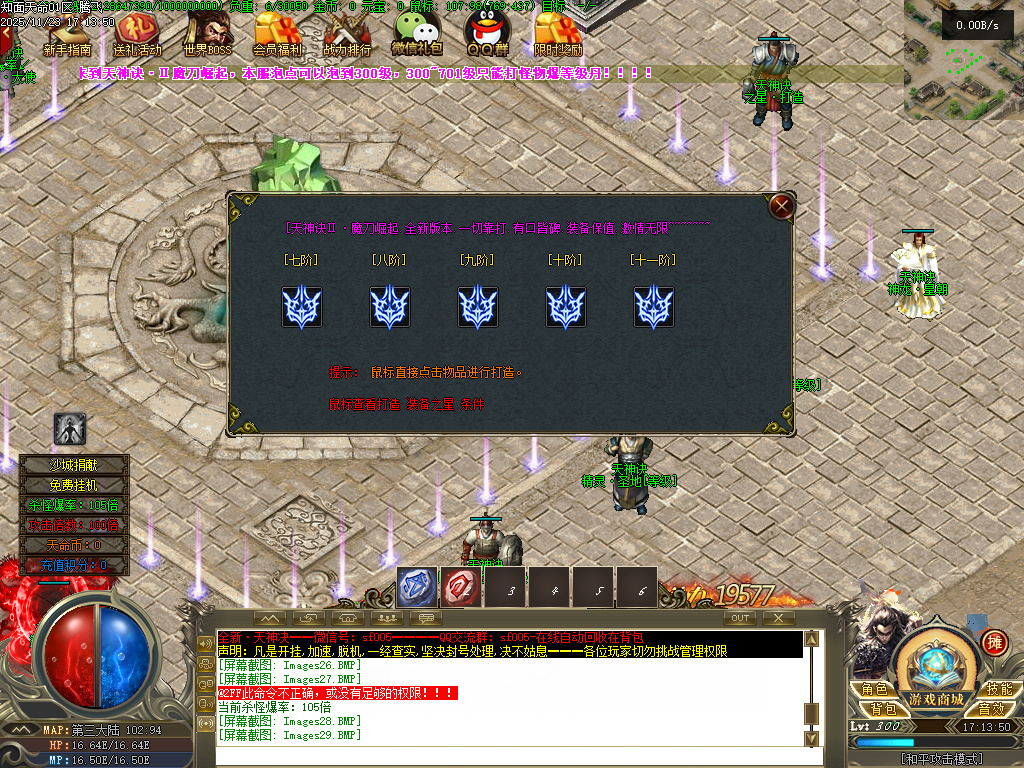
Task: Use the red rune hotbar item
Action: coord(461,588)
